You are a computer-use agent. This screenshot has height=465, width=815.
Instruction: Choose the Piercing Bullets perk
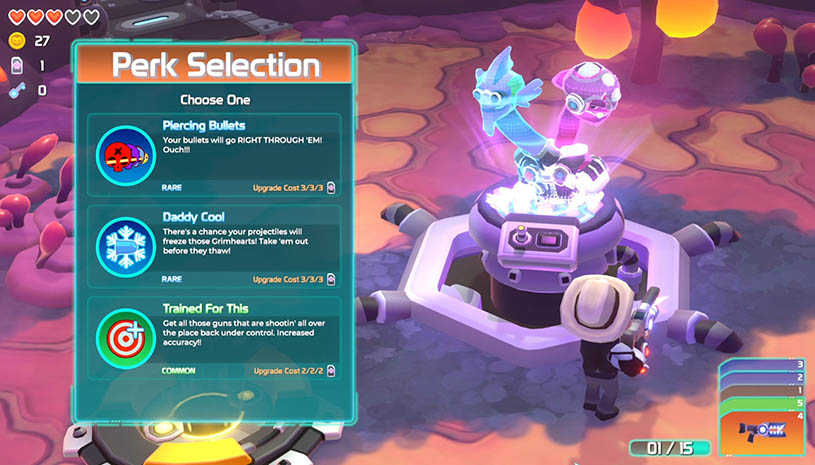(x=214, y=155)
